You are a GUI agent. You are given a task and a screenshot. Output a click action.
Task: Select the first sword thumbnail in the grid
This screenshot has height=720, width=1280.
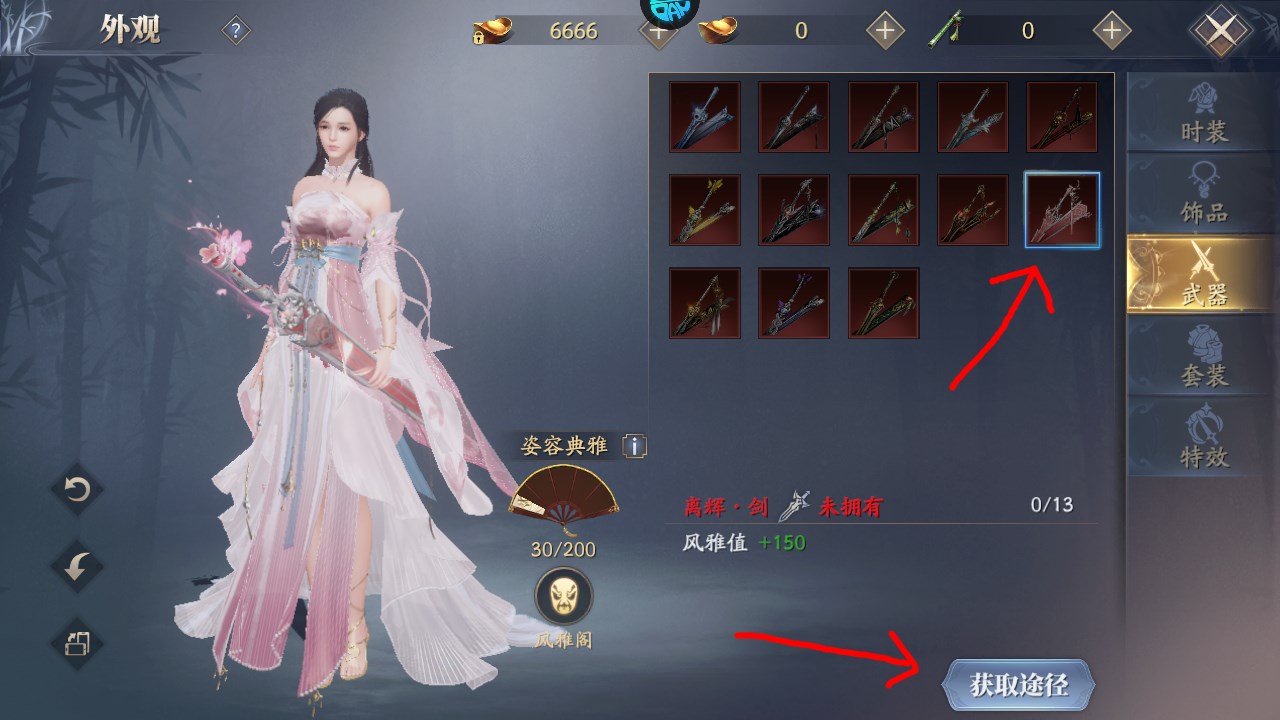pos(705,117)
